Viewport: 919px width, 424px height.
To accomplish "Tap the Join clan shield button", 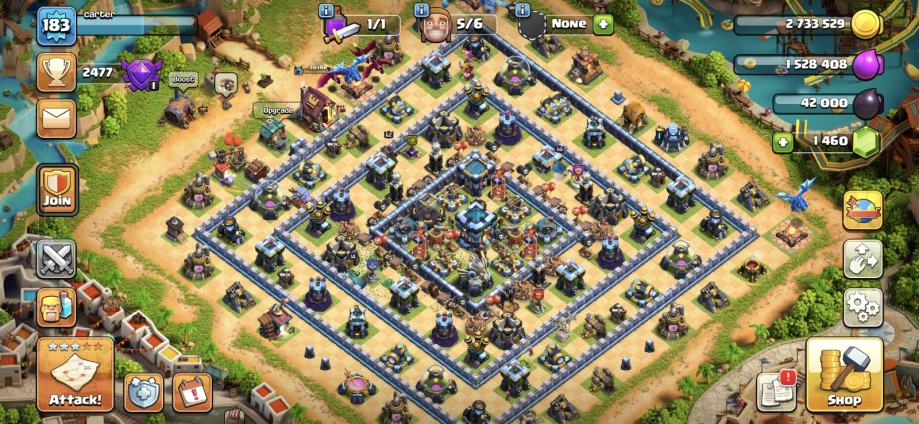I will pos(57,189).
